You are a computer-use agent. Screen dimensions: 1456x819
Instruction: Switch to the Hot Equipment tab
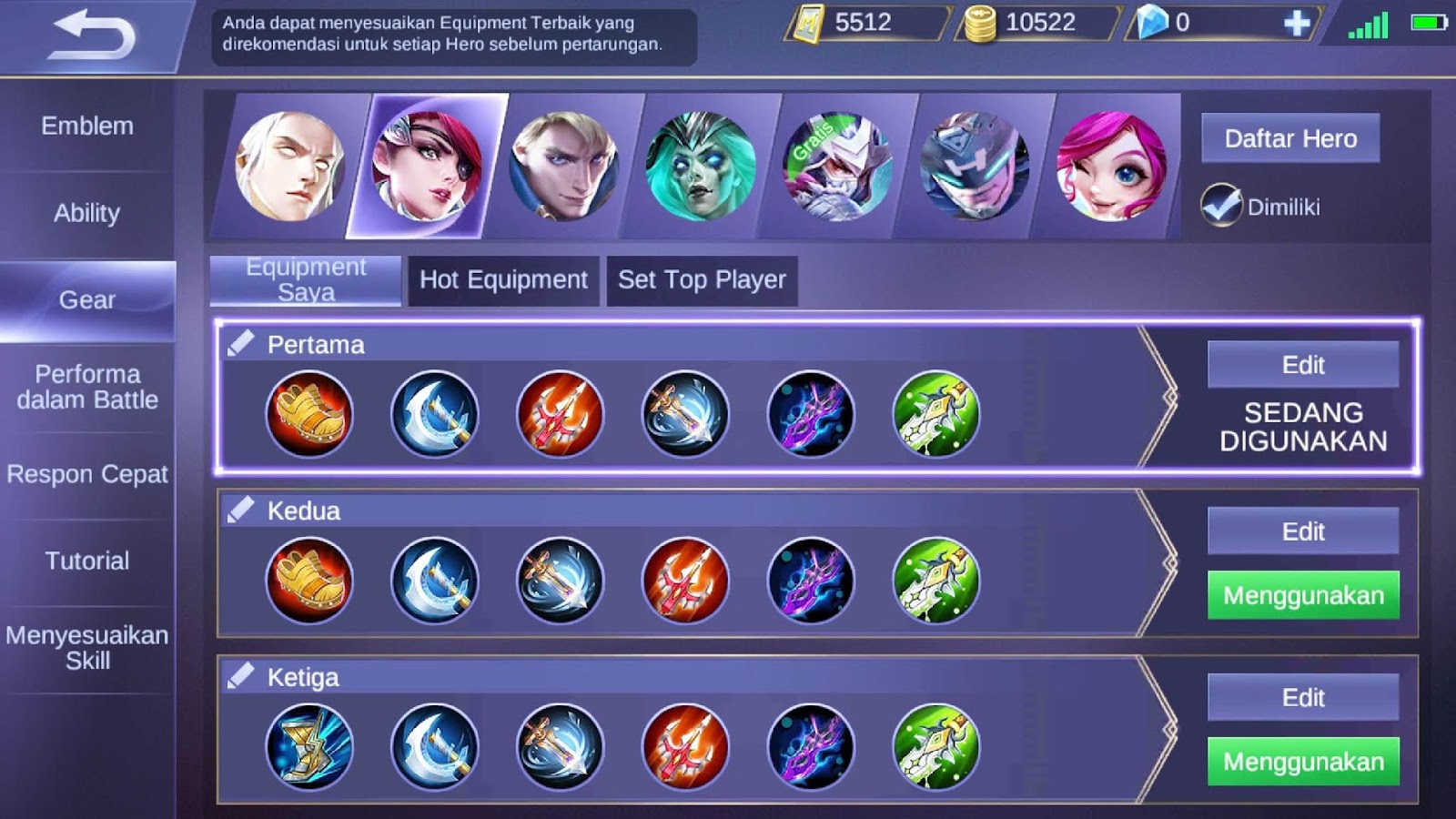(x=501, y=280)
